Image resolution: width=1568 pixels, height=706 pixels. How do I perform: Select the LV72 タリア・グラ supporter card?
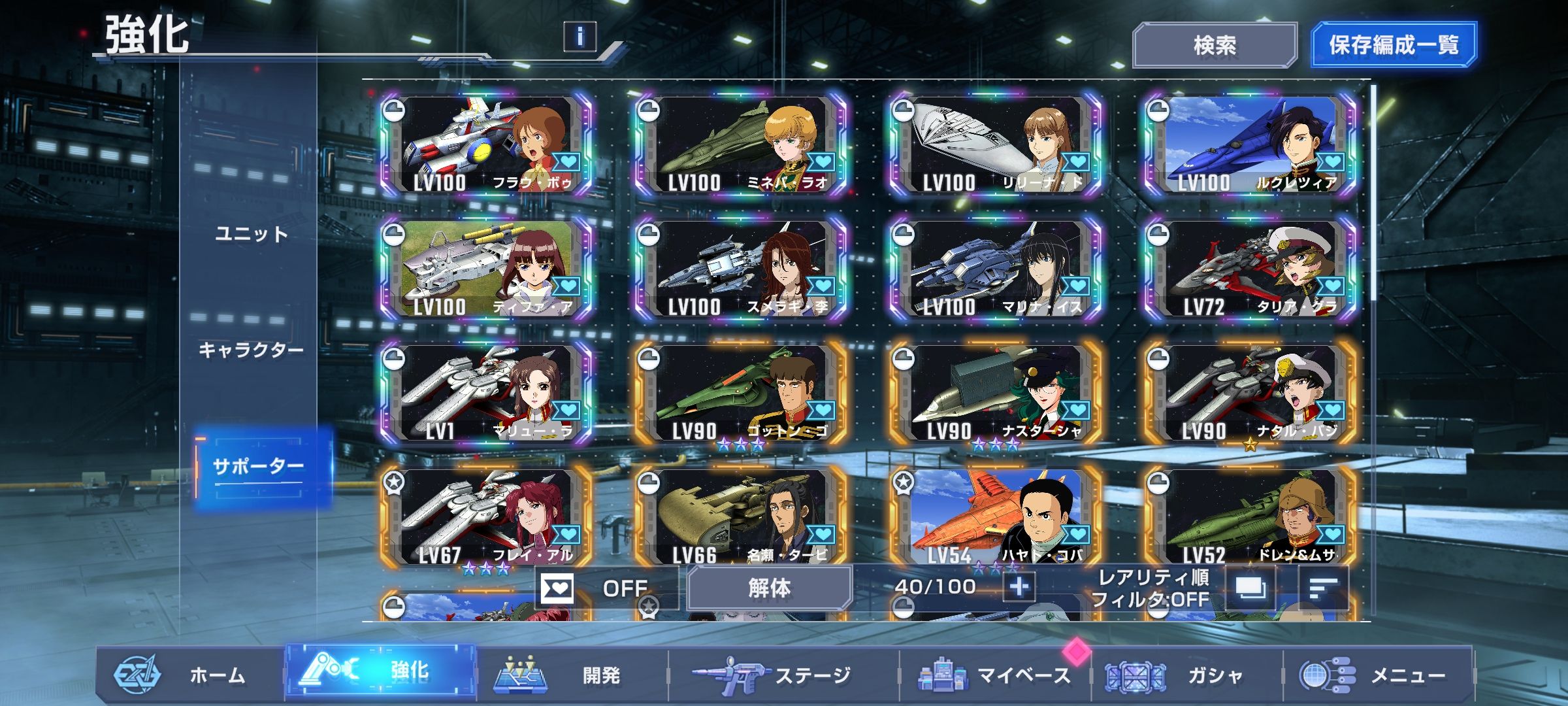point(1251,269)
